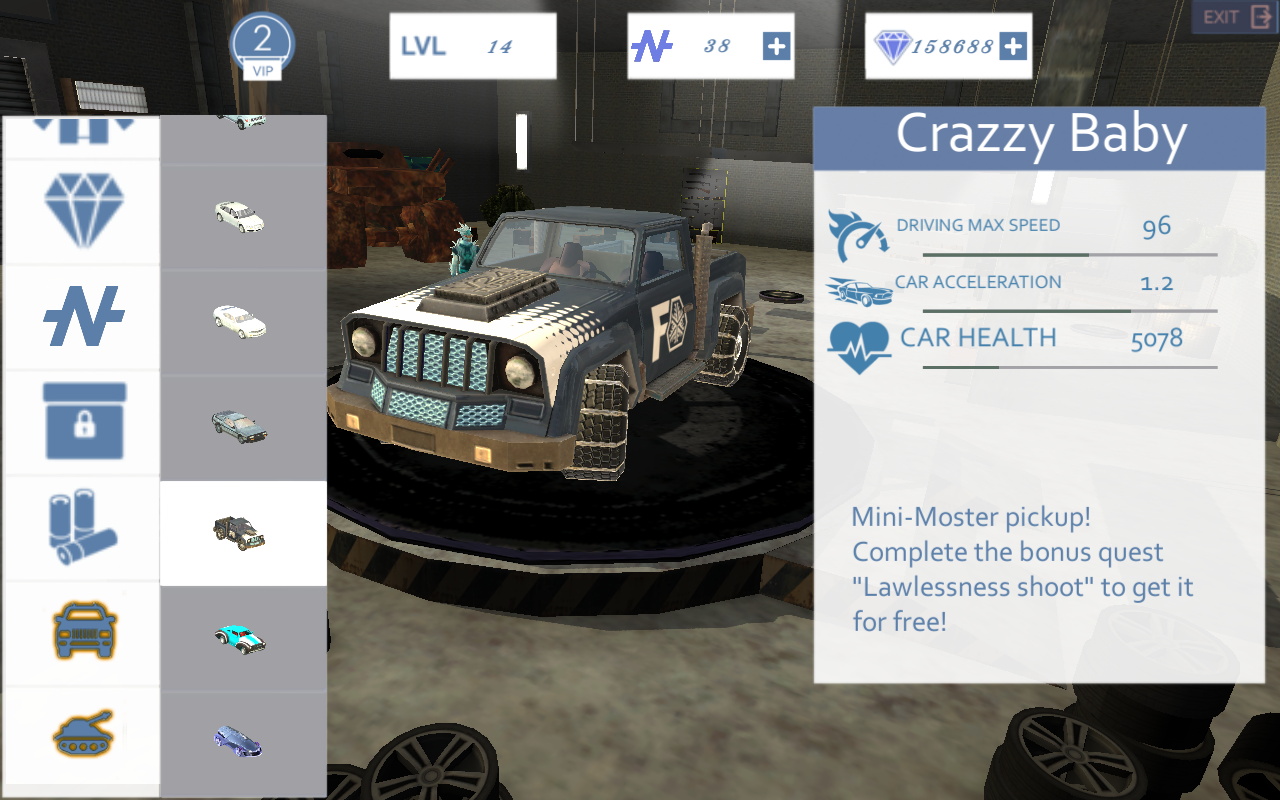Add more diamonds with the plus button
The height and width of the screenshot is (800, 1280).
coord(1012,46)
